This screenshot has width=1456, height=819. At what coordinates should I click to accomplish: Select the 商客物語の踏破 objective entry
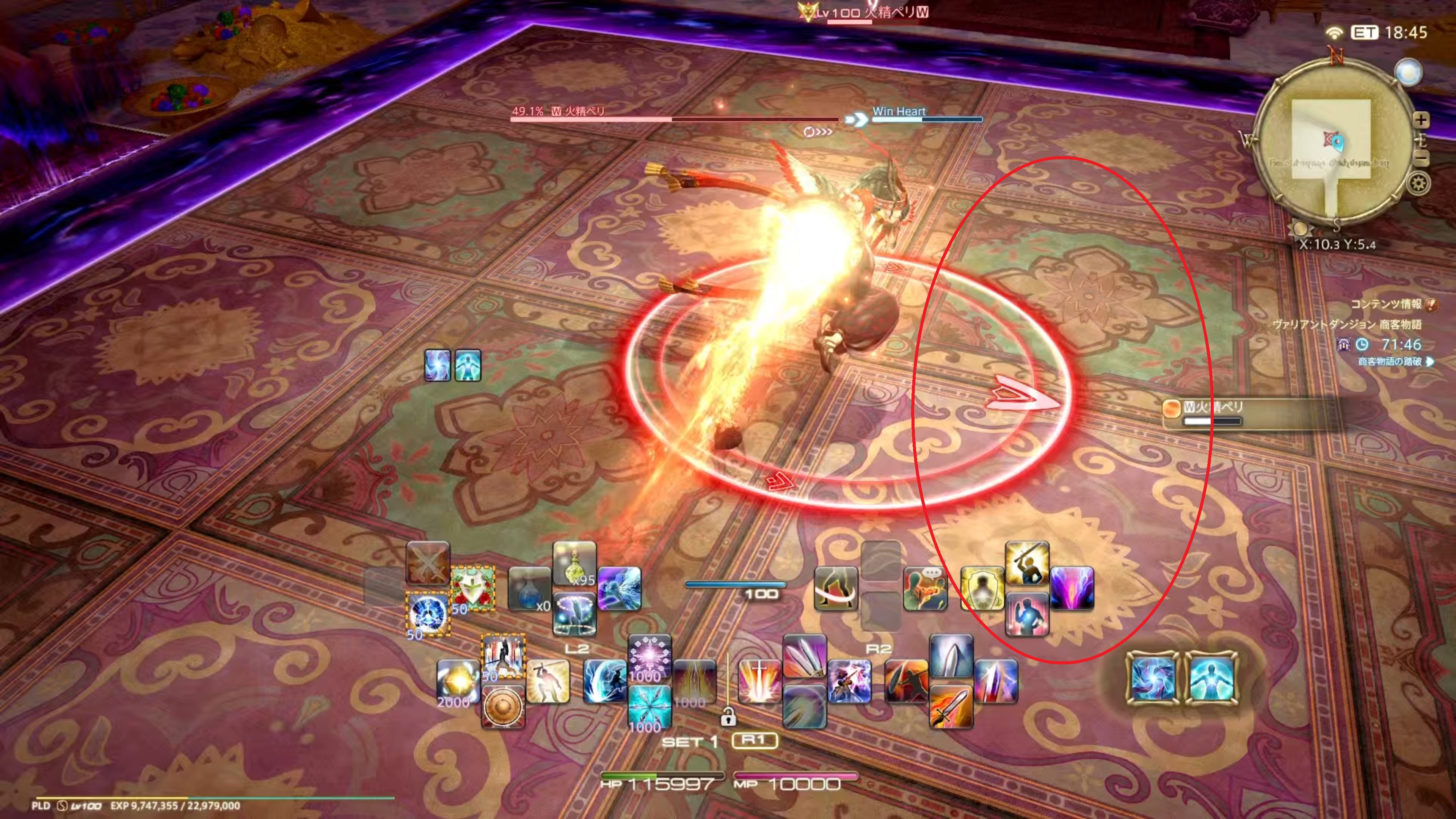tap(1390, 361)
